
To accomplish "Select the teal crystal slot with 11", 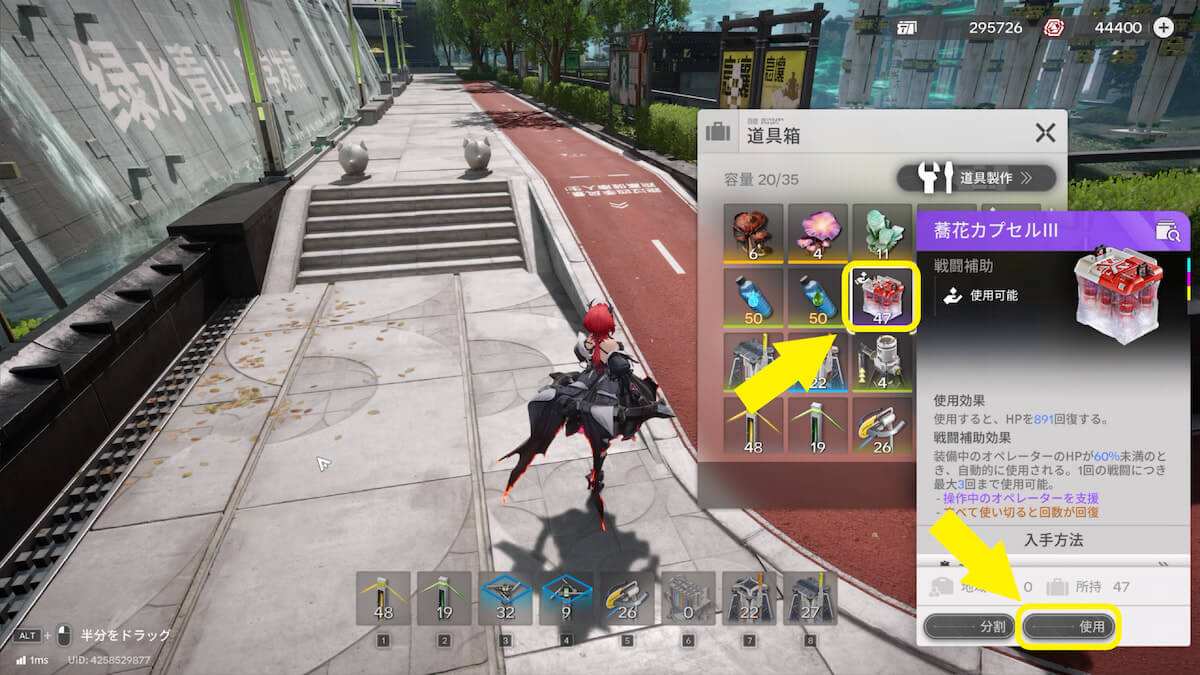I will click(881, 234).
